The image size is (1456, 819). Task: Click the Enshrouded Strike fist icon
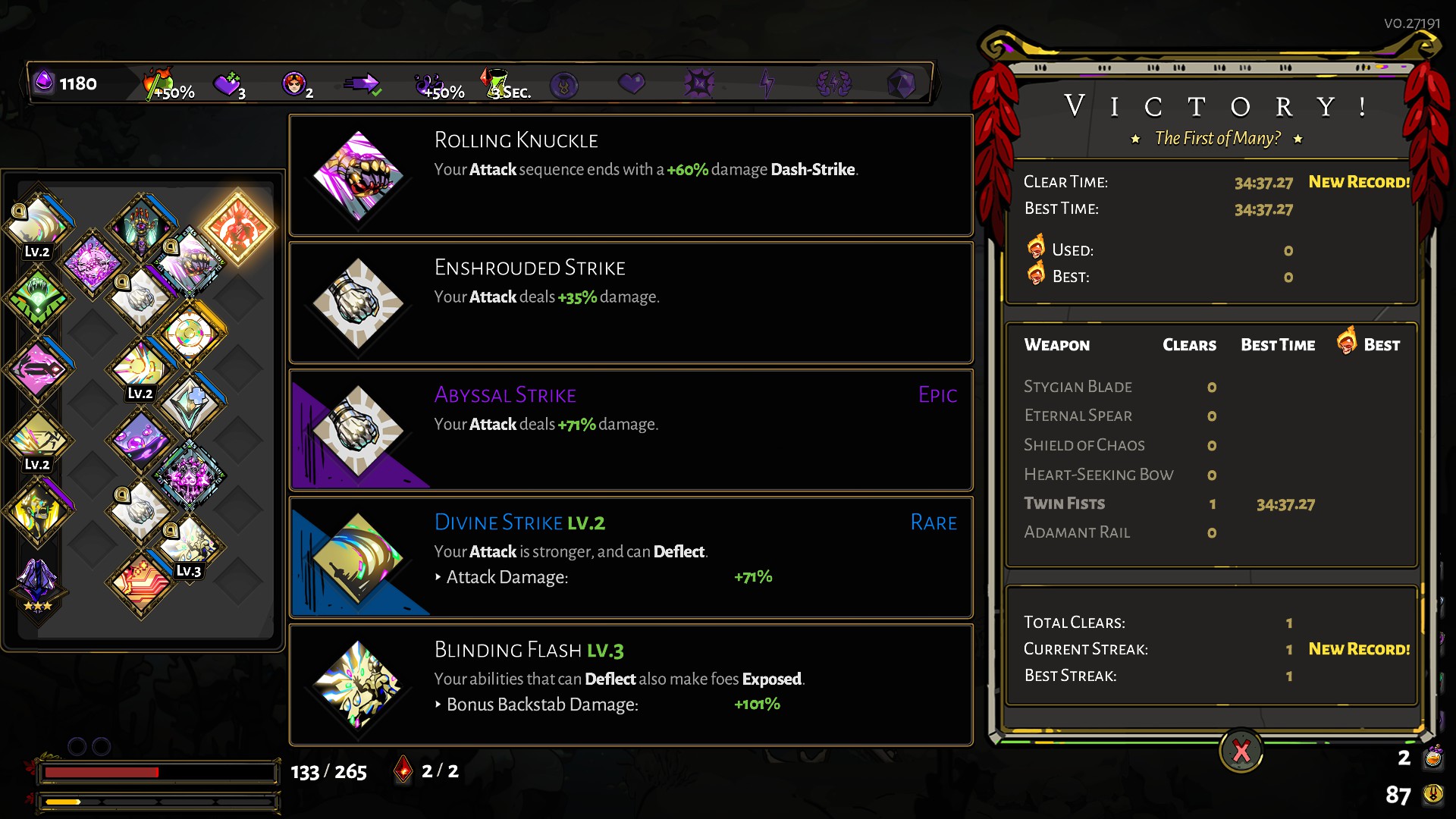pyautogui.click(x=359, y=303)
